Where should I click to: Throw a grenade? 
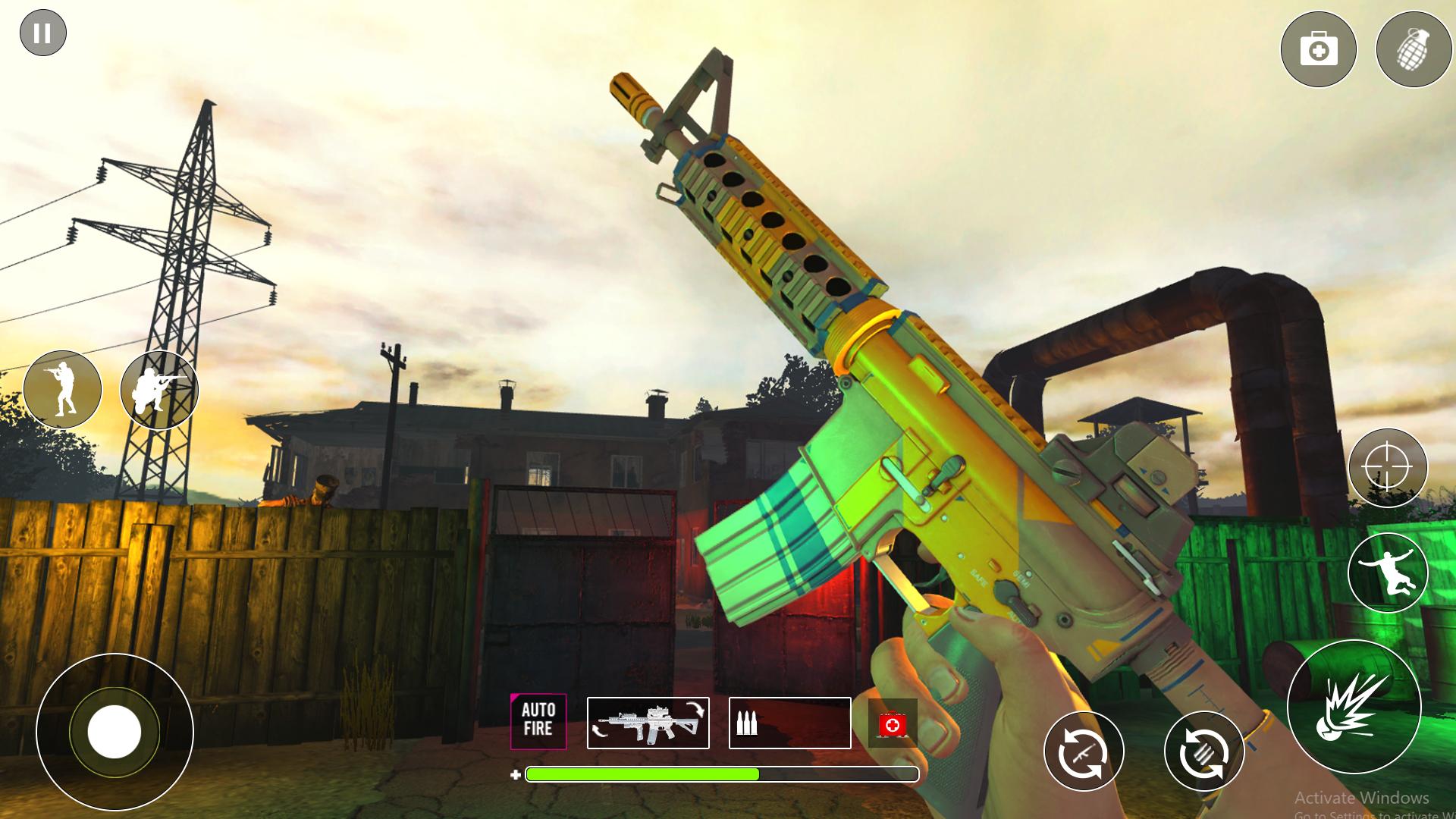tap(1413, 50)
